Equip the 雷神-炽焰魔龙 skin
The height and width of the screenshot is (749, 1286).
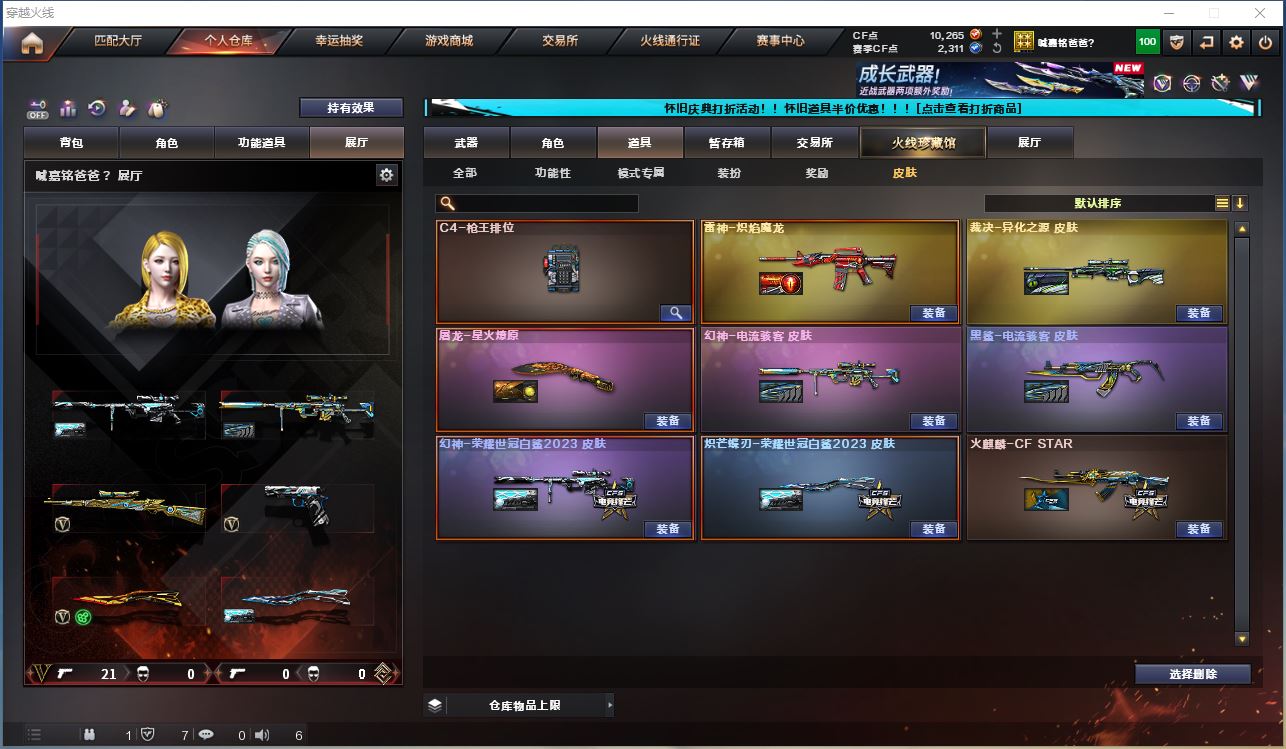(x=933, y=313)
